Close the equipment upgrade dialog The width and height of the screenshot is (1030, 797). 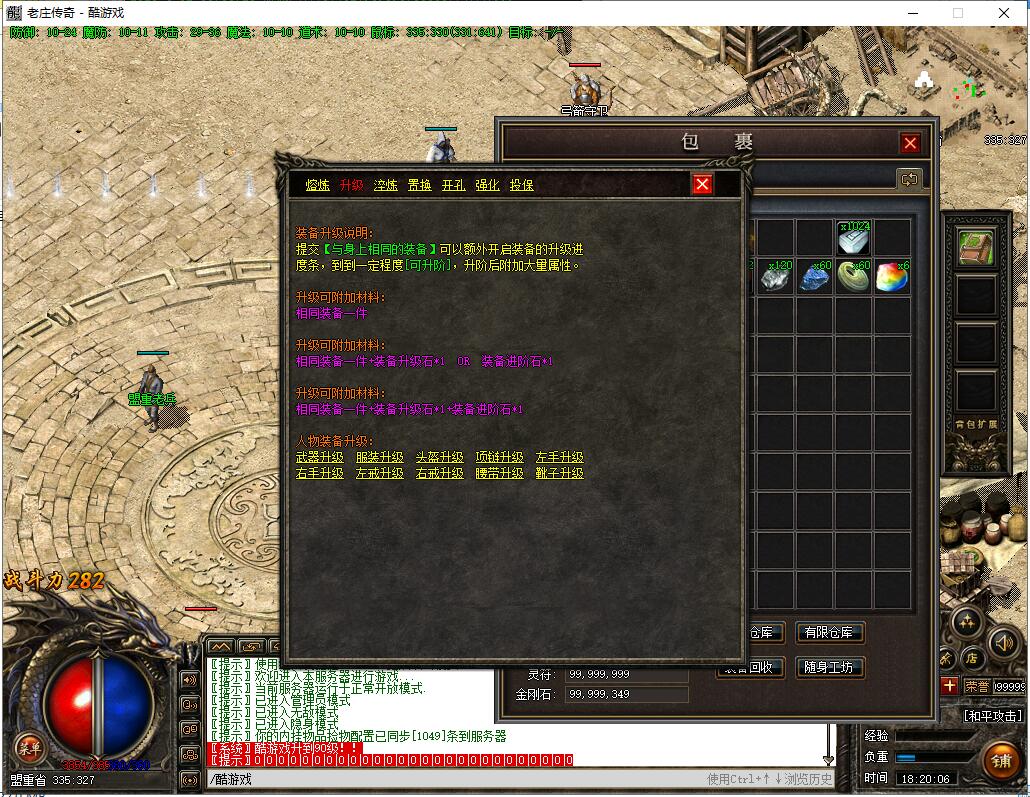(702, 184)
